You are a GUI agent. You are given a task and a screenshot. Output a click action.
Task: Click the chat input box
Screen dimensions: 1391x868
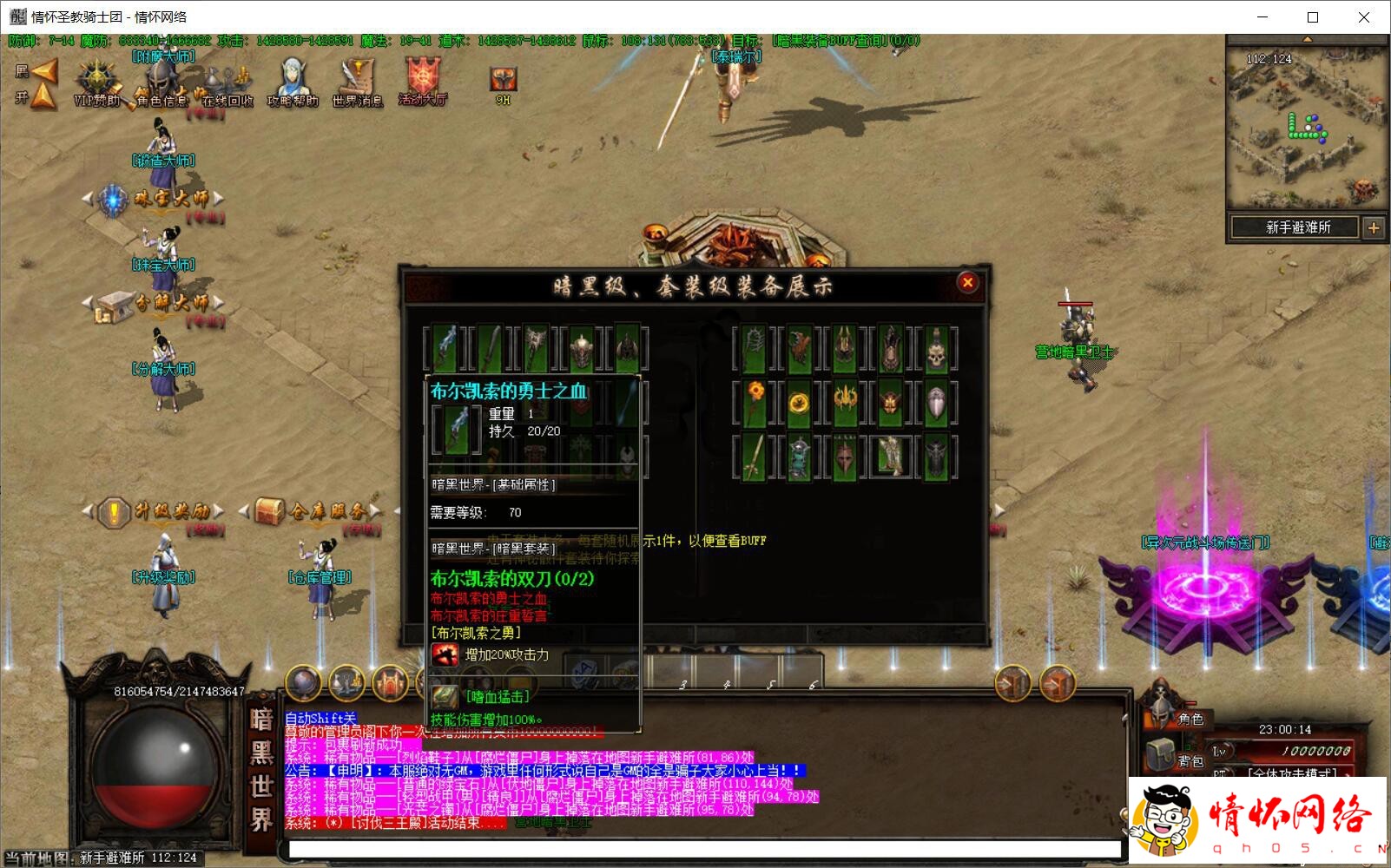[x=703, y=848]
